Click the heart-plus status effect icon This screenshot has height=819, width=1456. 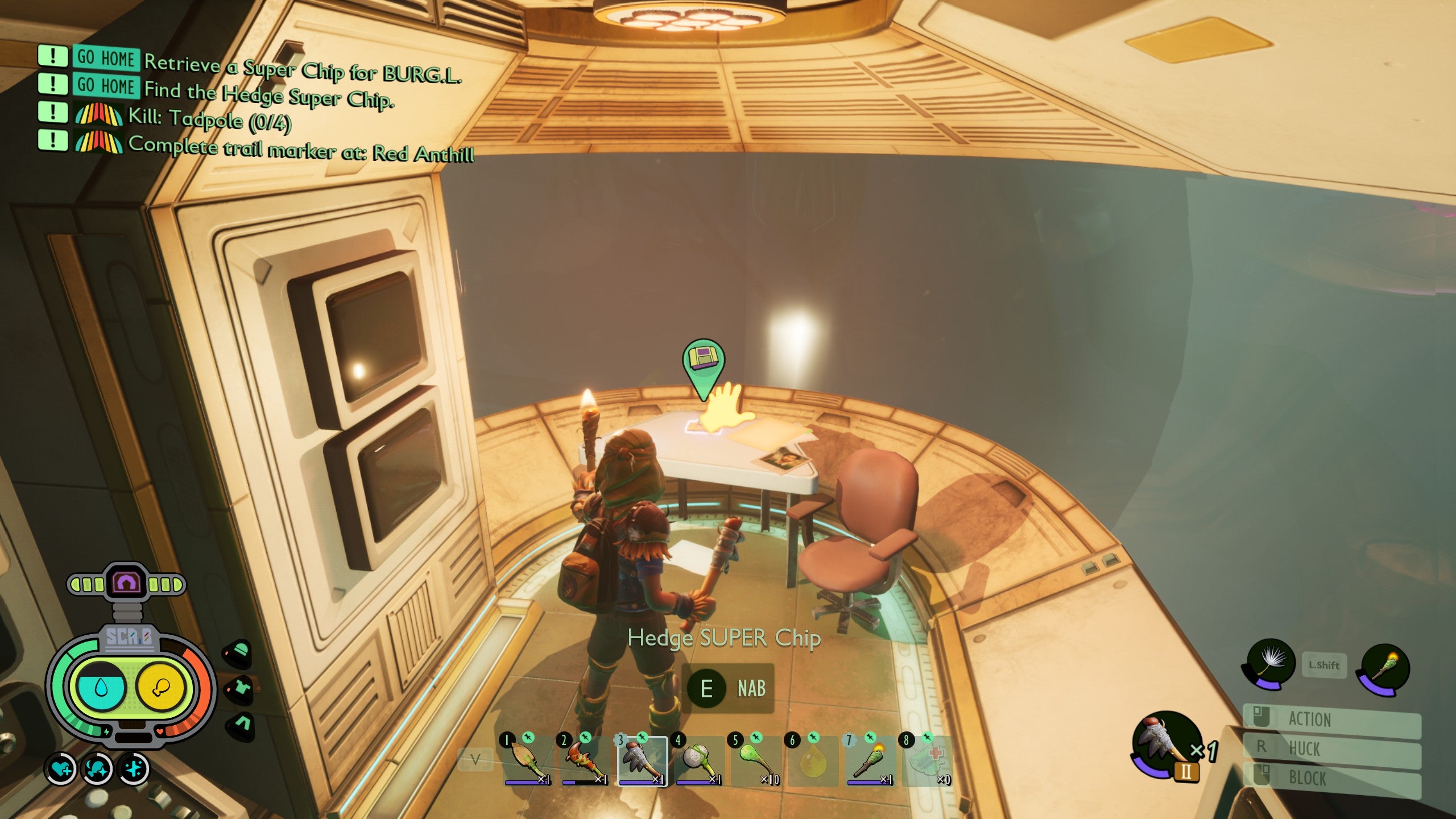point(61,769)
